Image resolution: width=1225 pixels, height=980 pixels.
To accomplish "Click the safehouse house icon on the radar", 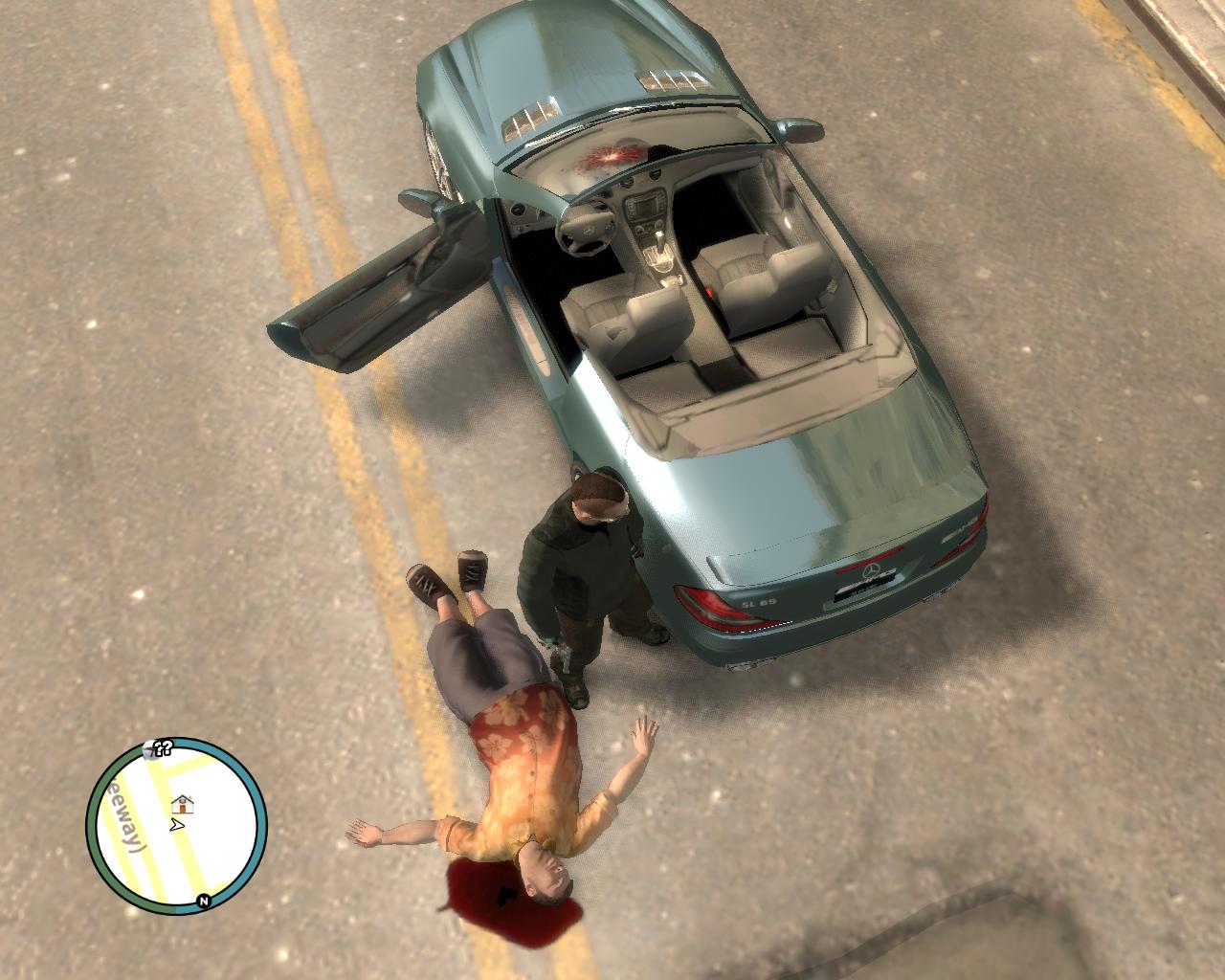I will coord(183,804).
